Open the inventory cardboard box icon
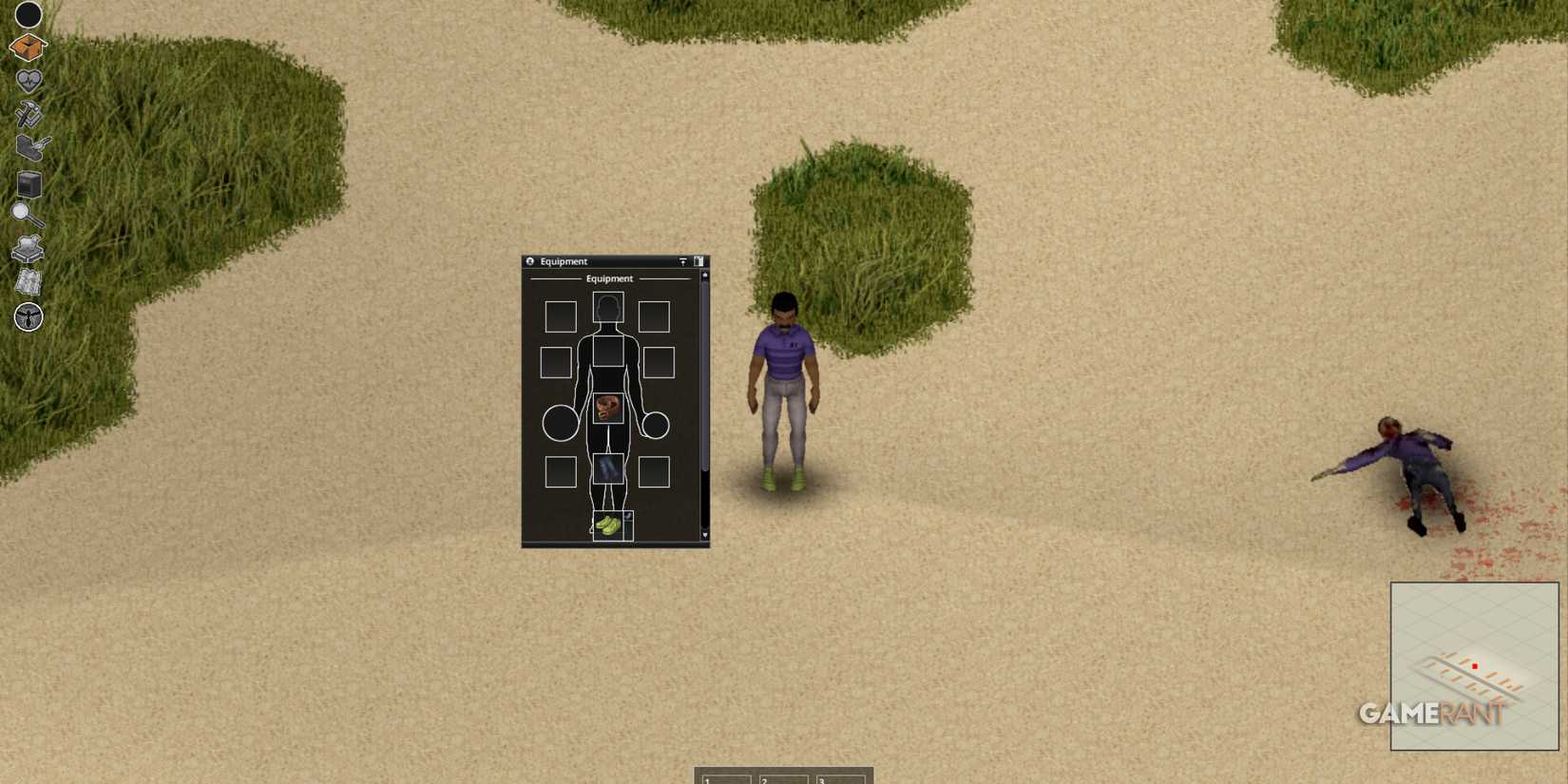This screenshot has height=784, width=1568. tap(28, 46)
